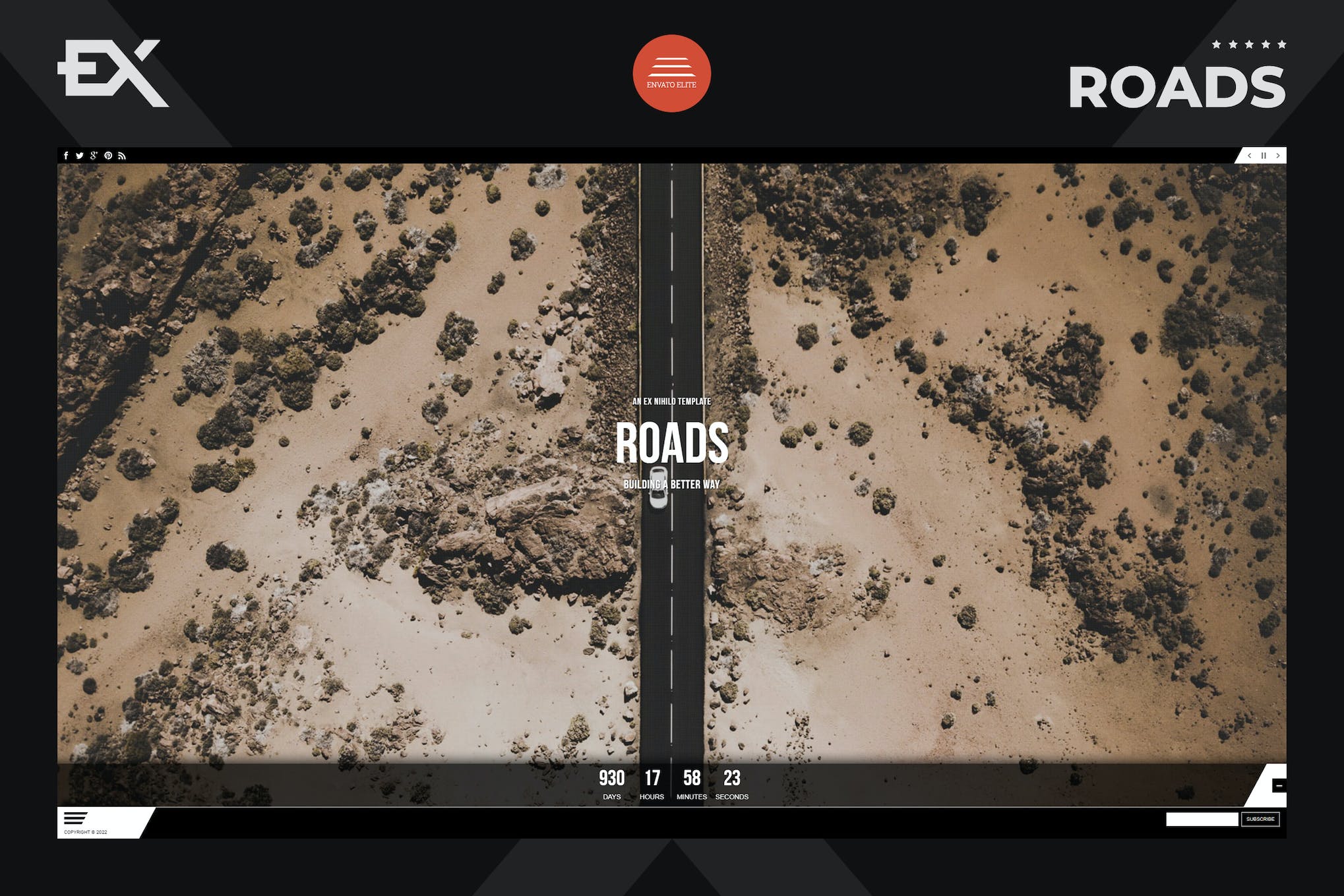The image size is (1344, 896).
Task: Select the BUILDING A BETTER WAY tagline
Action: coord(672,483)
